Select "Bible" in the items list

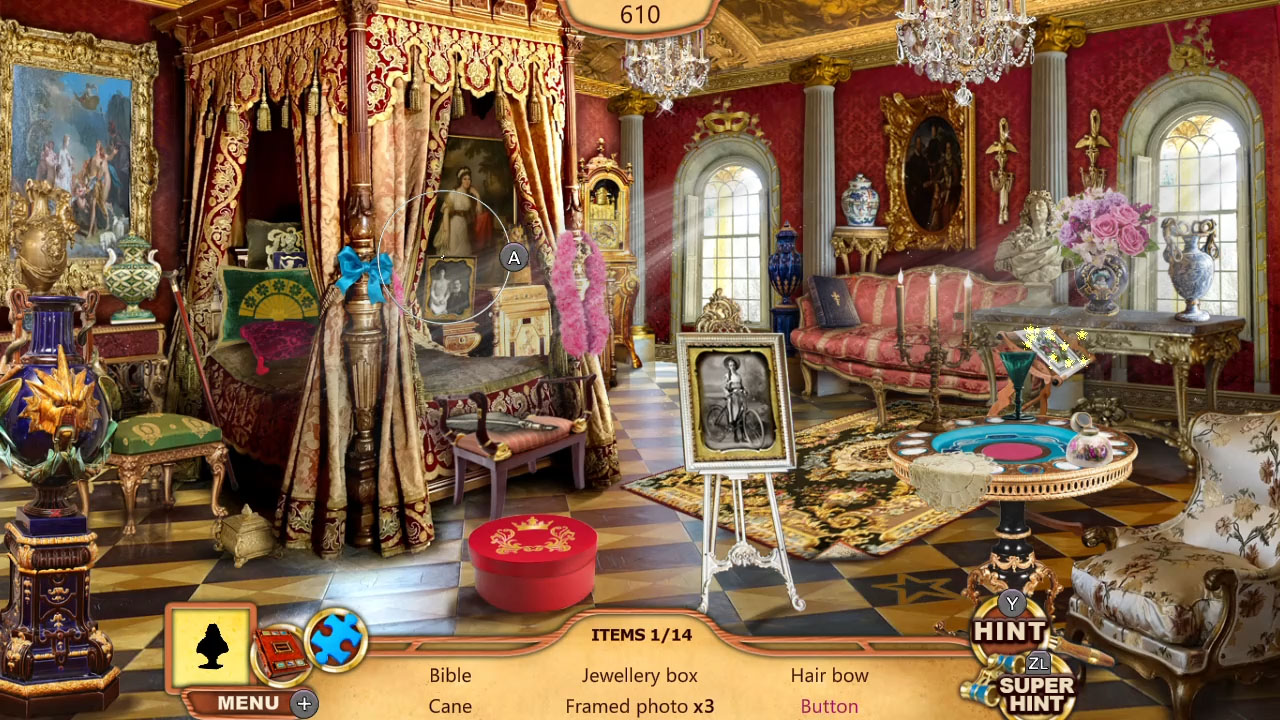pos(450,676)
